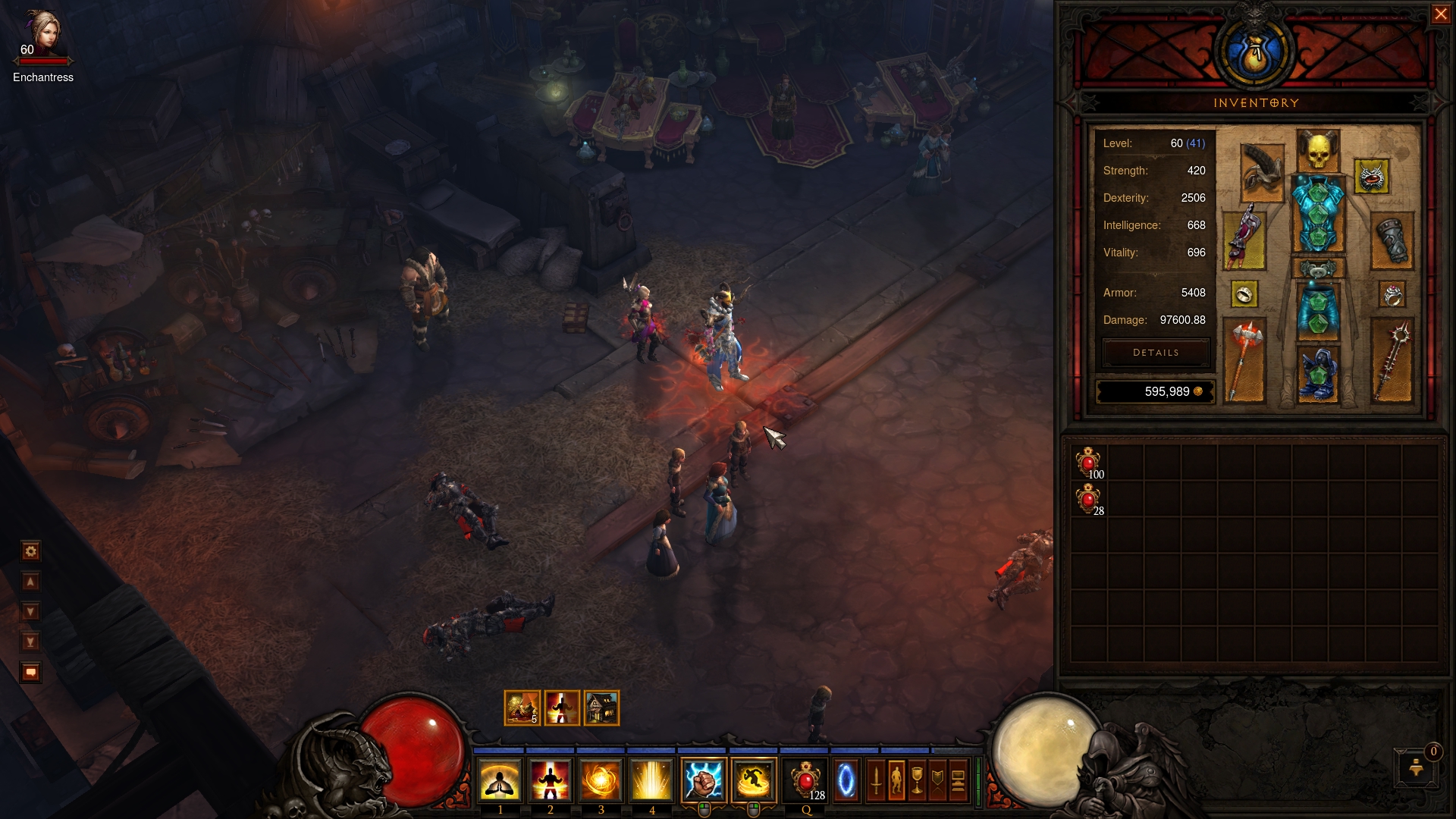Select the blue chest armor slot
The height and width of the screenshot is (819, 1456).
(1318, 214)
